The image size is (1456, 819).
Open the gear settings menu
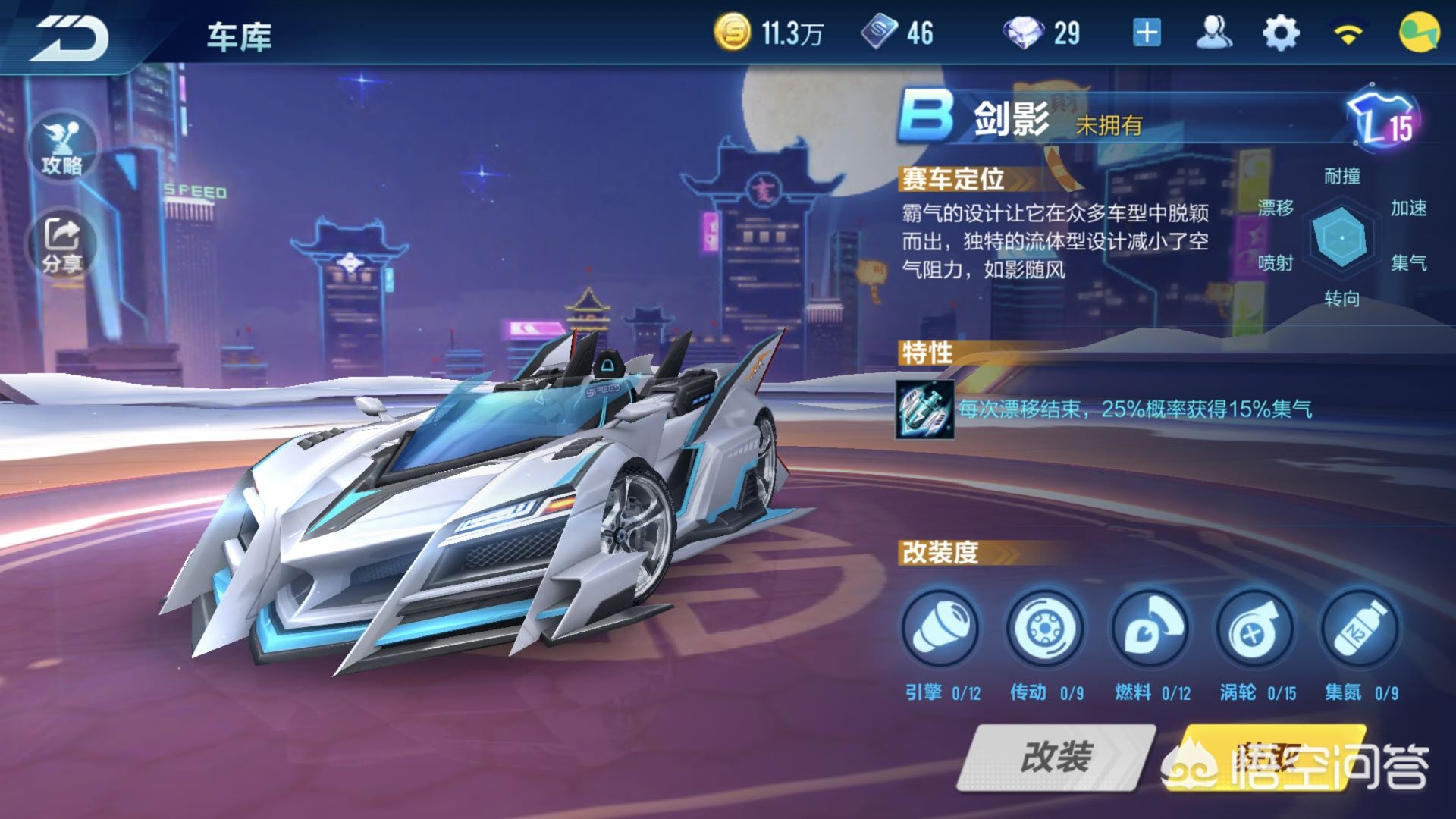coord(1281,33)
